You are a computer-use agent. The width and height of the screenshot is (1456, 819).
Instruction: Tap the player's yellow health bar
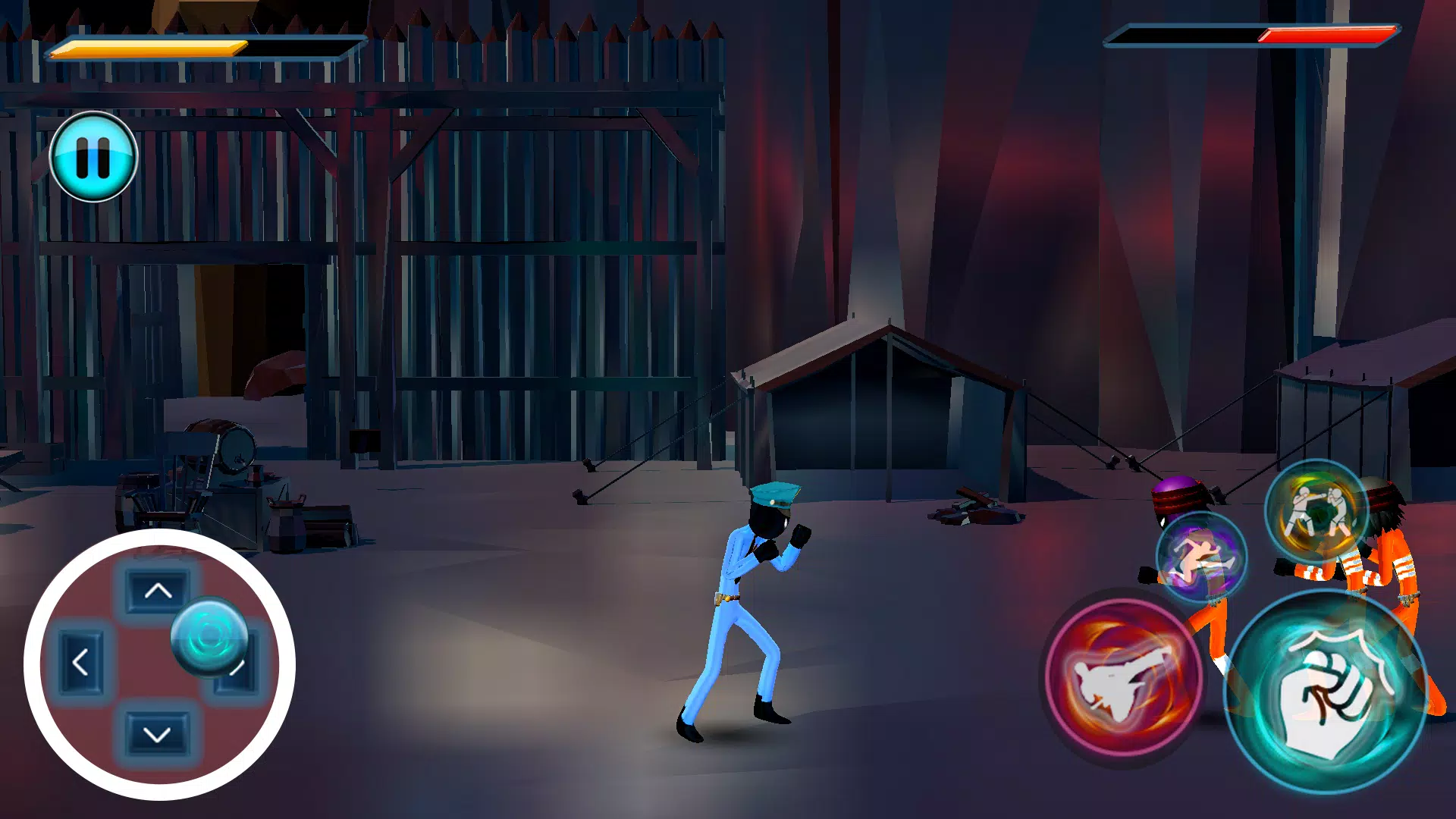(x=148, y=47)
